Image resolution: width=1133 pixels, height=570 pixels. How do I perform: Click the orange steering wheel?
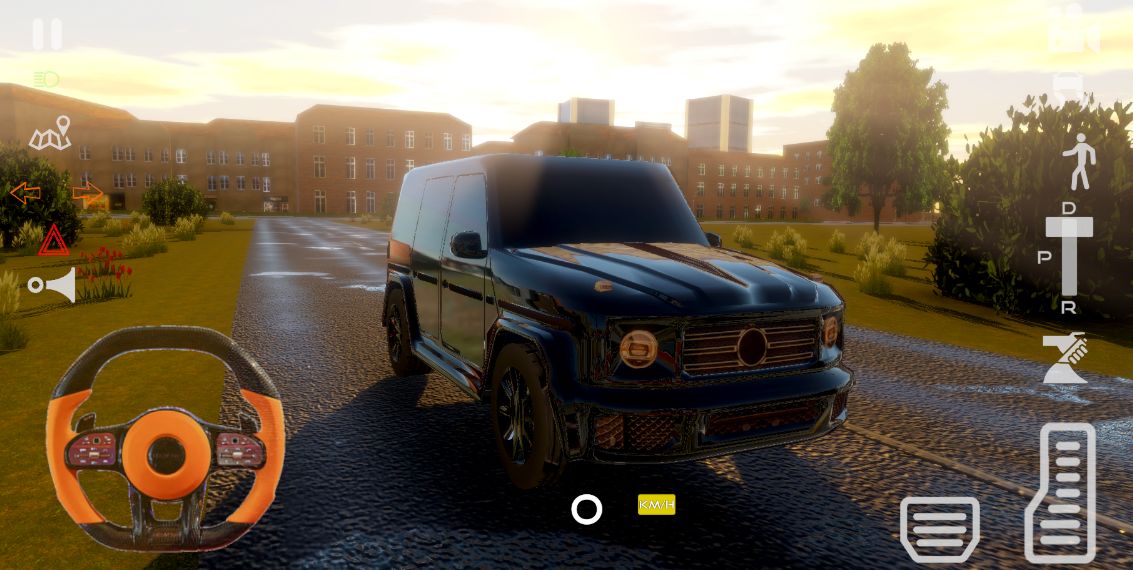pyautogui.click(x=165, y=440)
